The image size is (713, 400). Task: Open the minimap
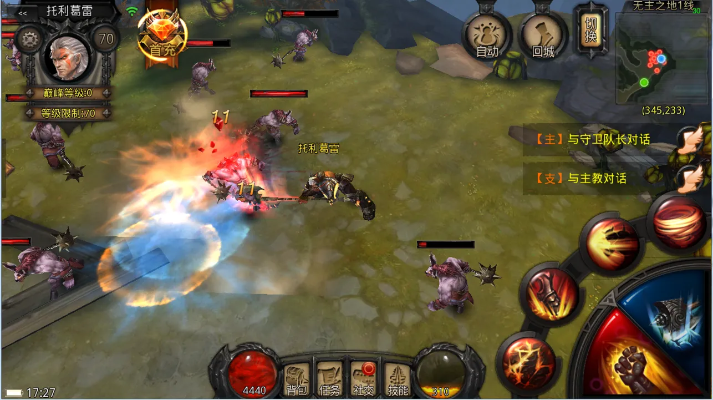point(662,59)
